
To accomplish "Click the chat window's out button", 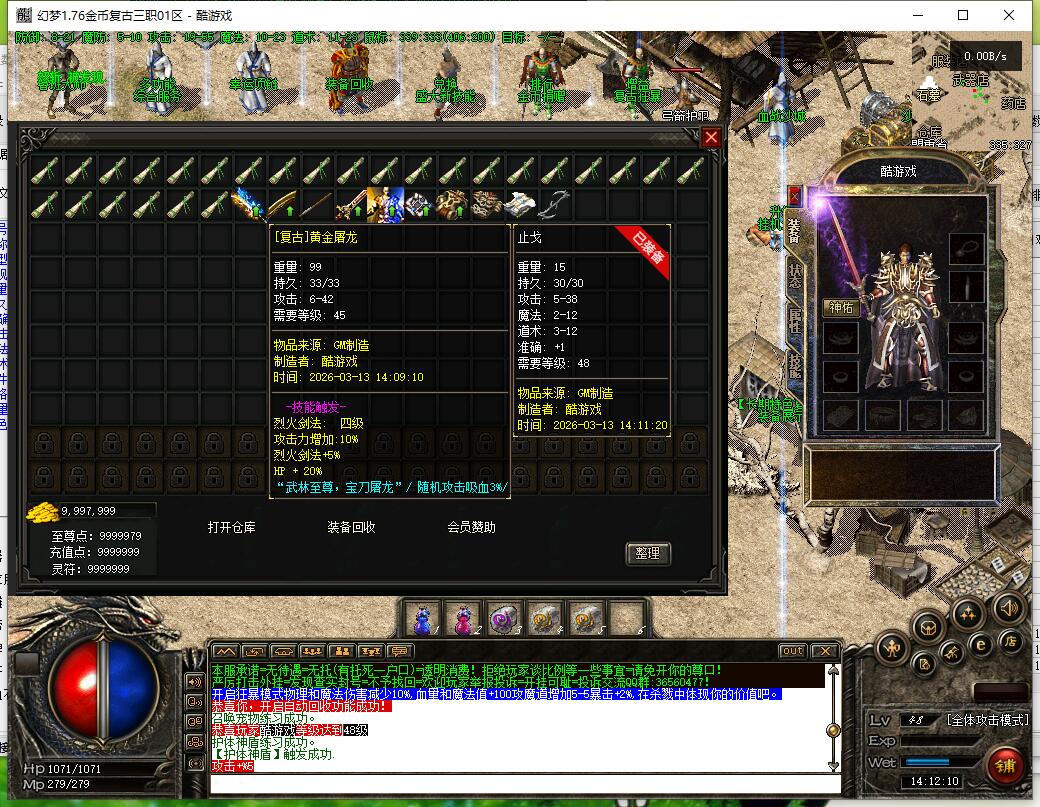I will click(x=792, y=651).
